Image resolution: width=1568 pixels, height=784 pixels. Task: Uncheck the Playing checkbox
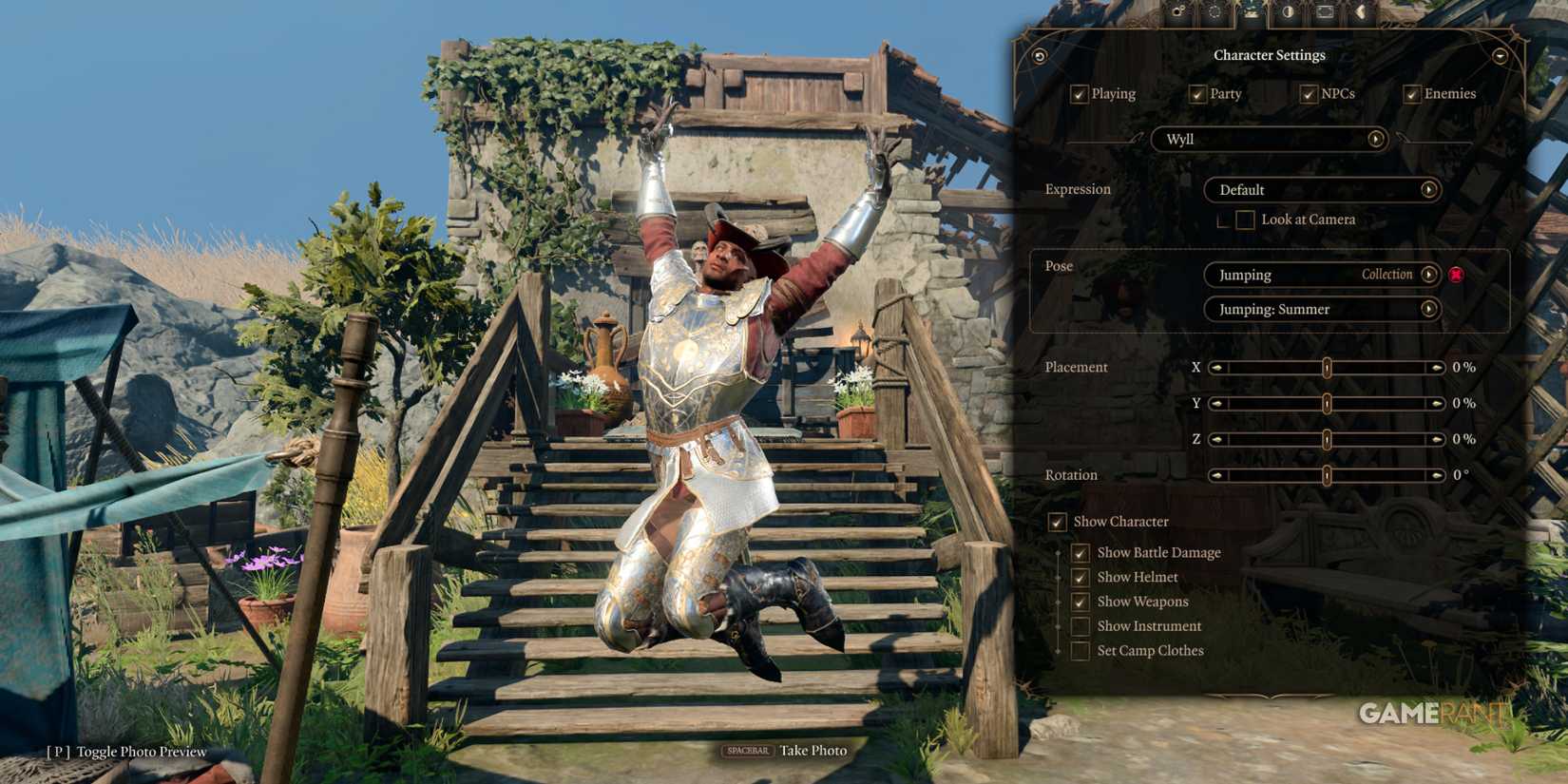[1079, 93]
